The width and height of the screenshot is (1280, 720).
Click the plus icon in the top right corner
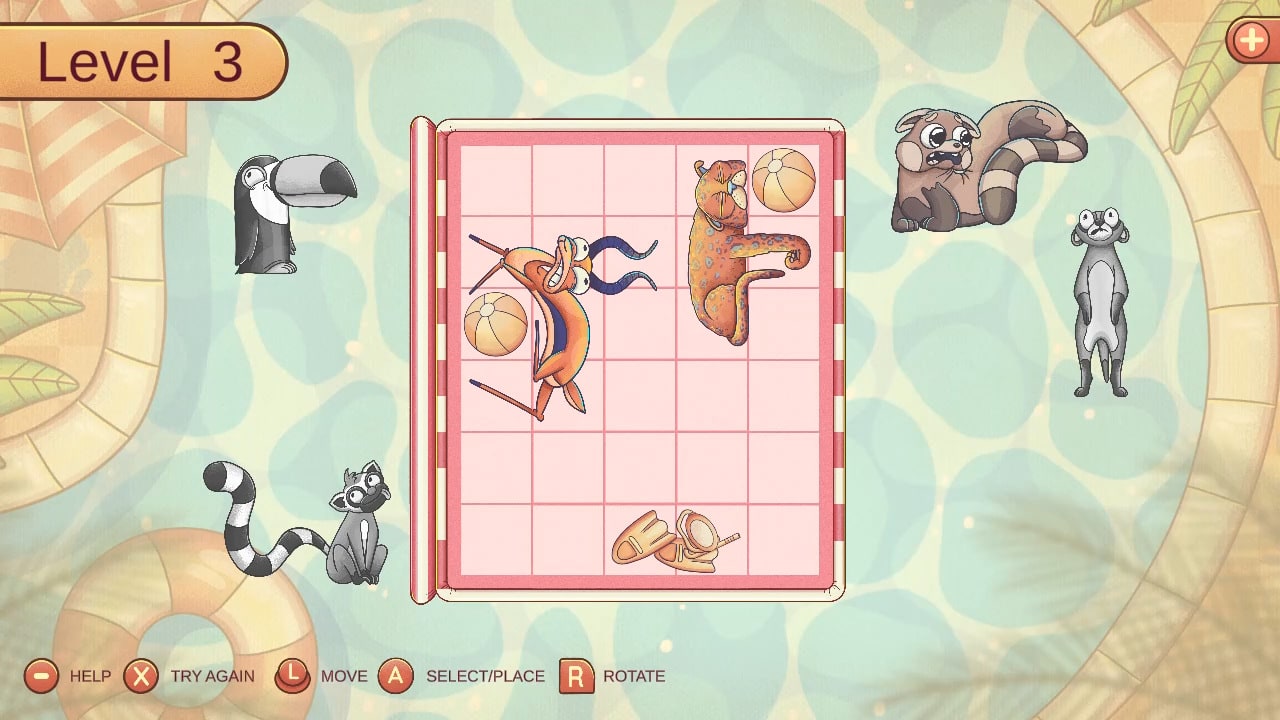click(1252, 42)
